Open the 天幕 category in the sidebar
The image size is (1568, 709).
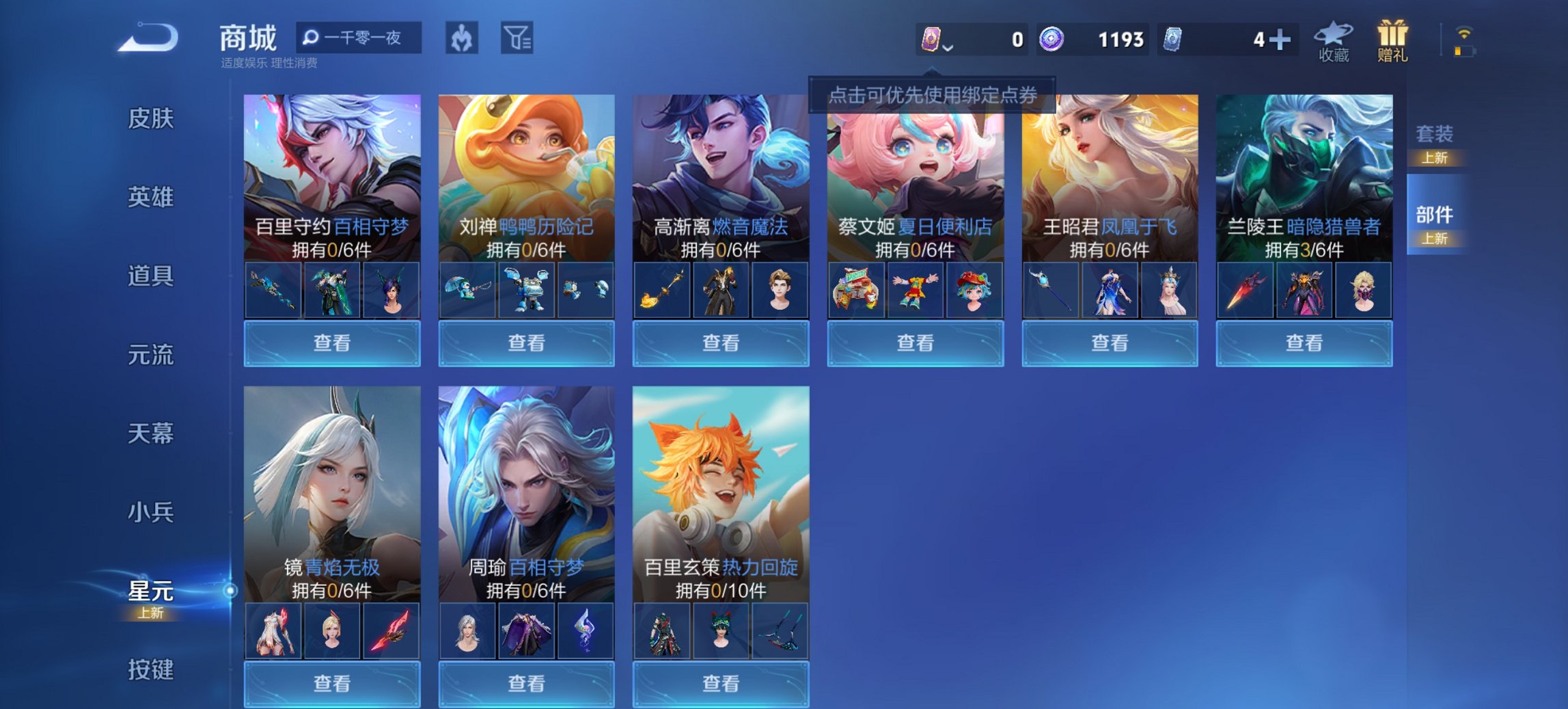click(x=150, y=434)
